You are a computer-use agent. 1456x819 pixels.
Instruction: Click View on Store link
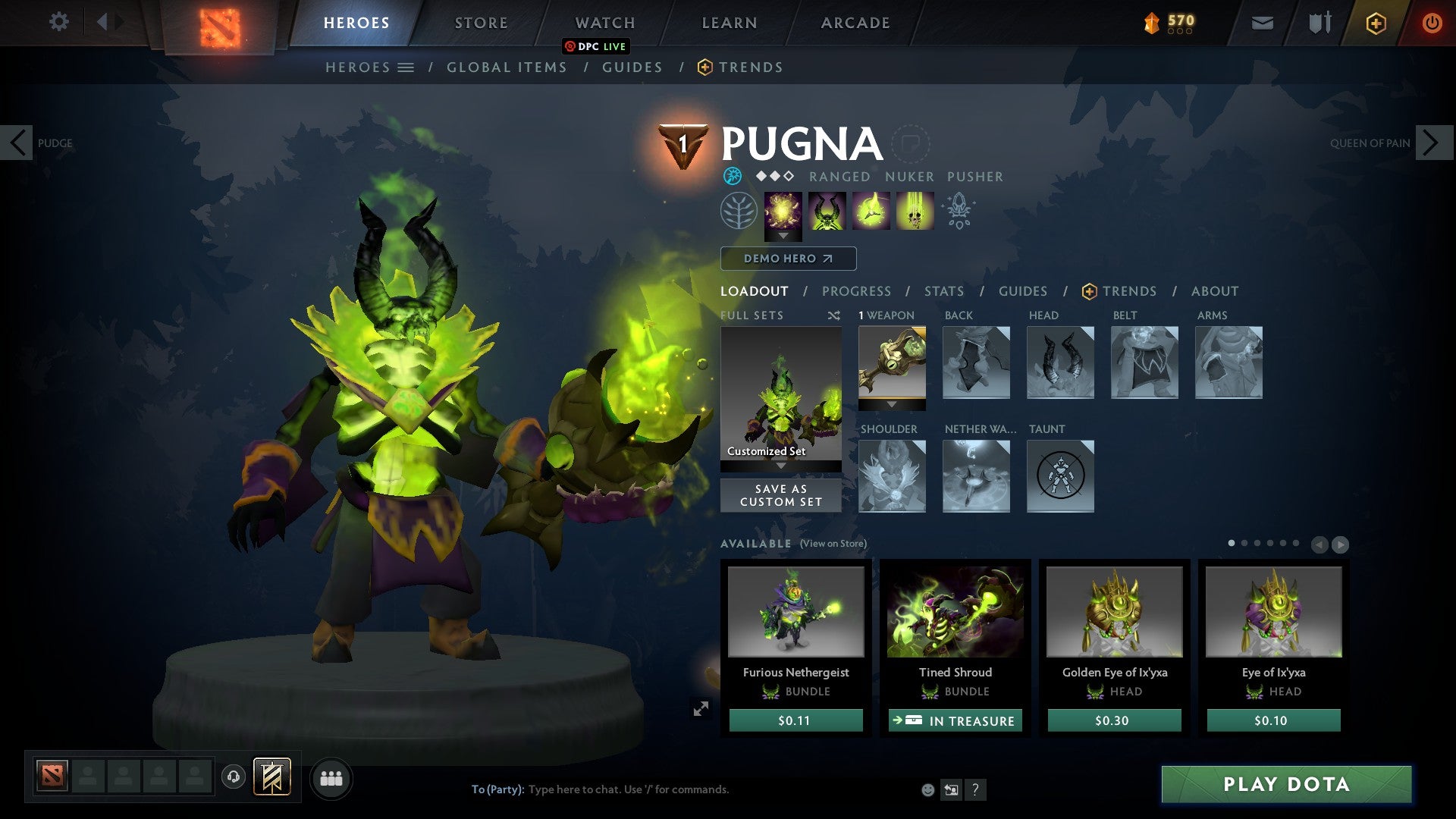(833, 544)
